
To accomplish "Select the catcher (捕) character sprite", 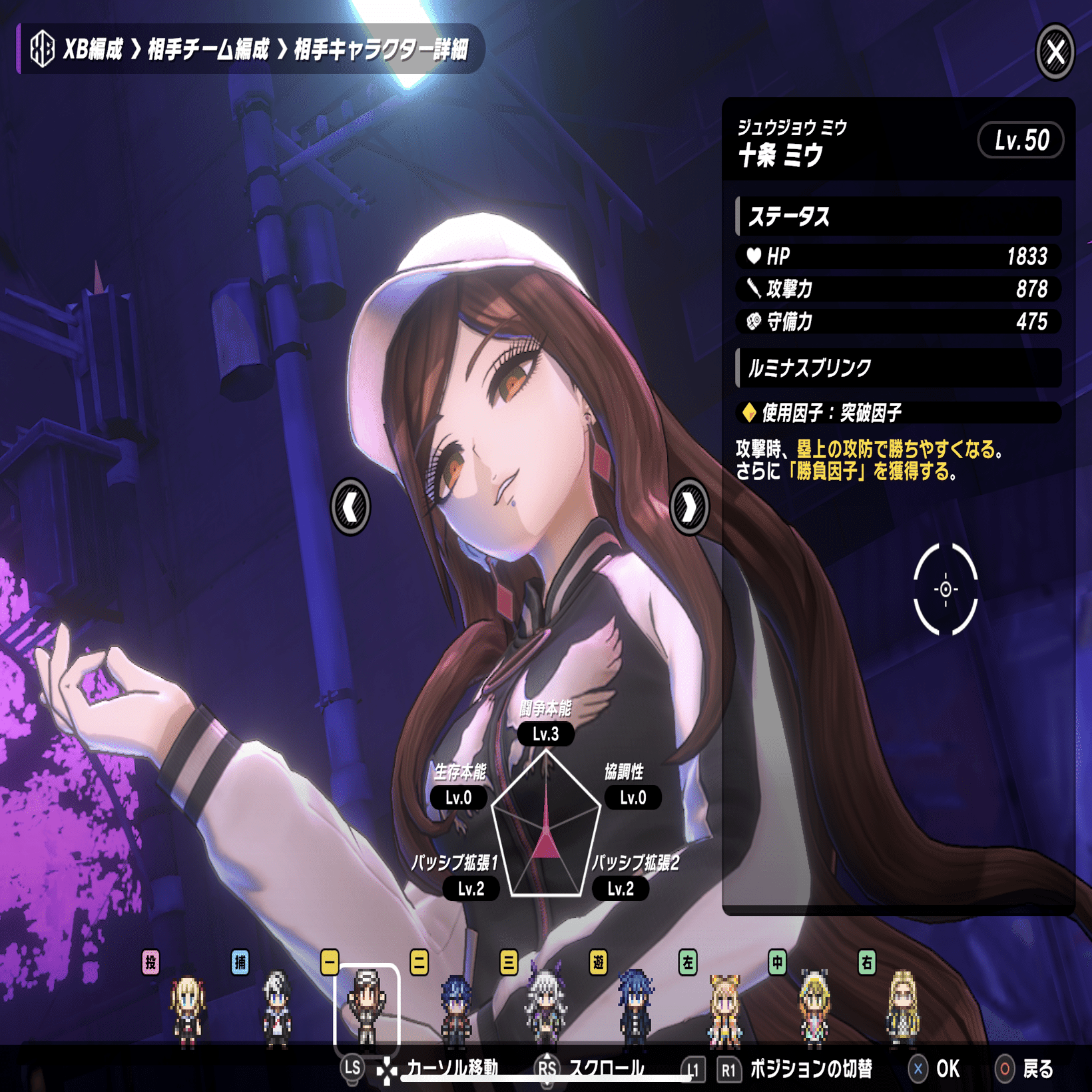I will [277, 1009].
